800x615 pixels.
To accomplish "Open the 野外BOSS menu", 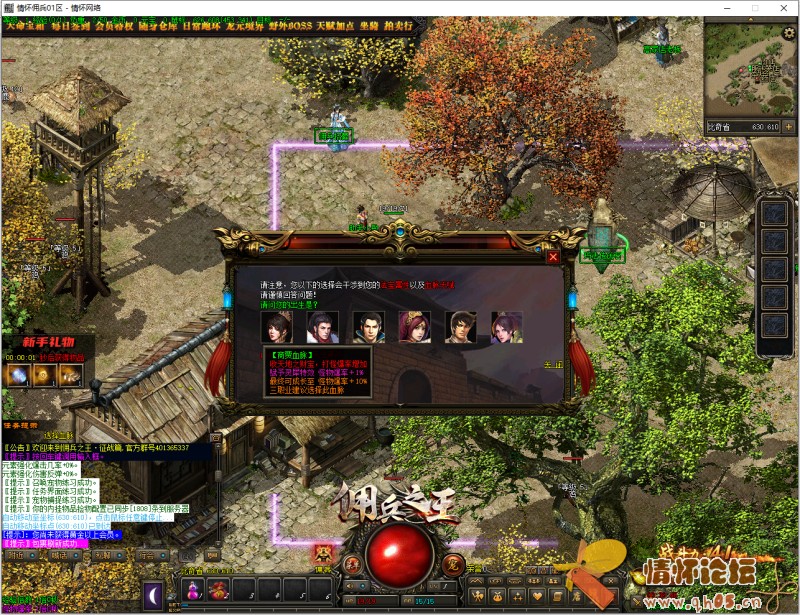I will coord(290,25).
